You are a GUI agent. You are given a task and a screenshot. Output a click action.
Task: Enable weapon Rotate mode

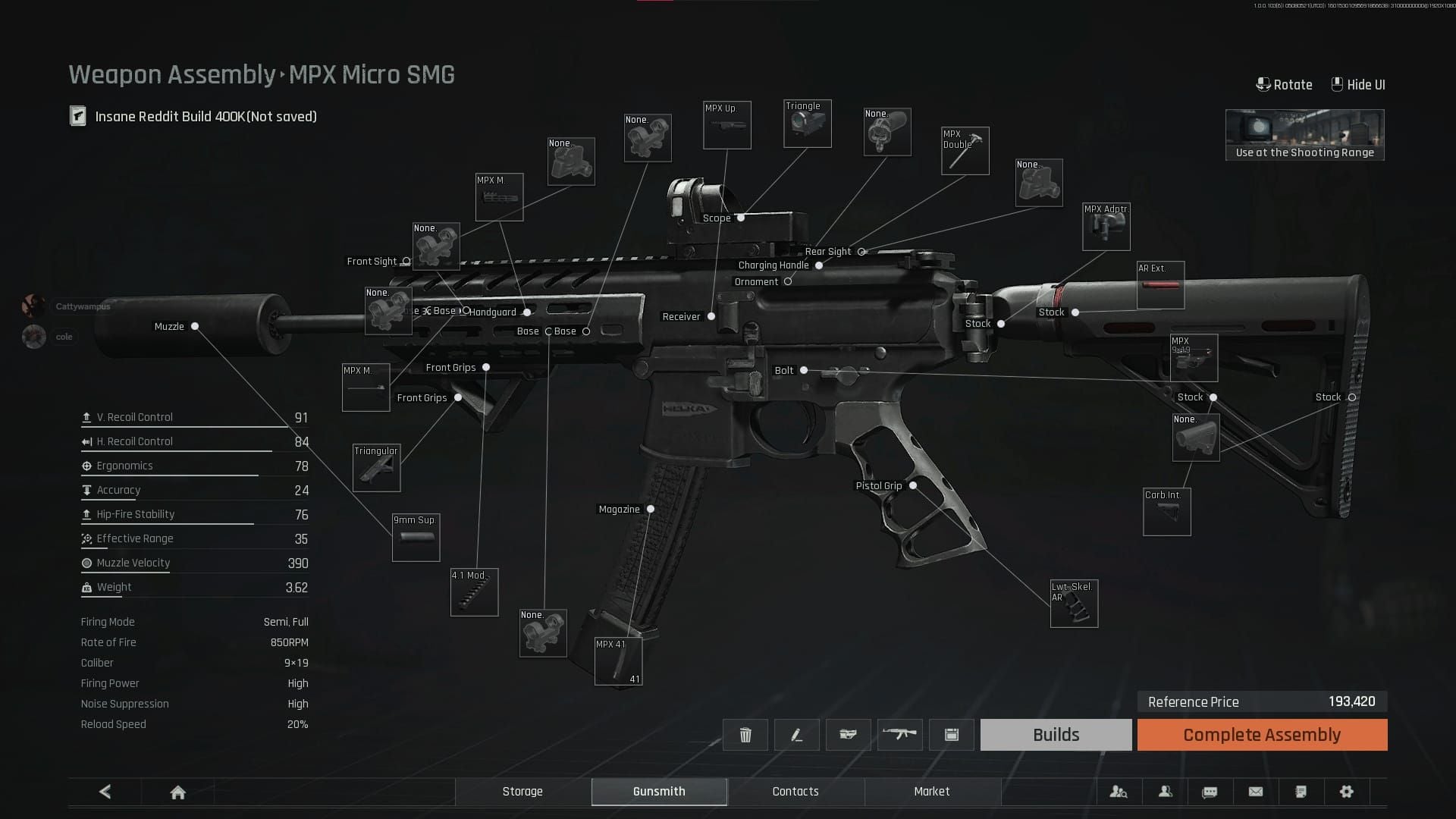(1285, 84)
